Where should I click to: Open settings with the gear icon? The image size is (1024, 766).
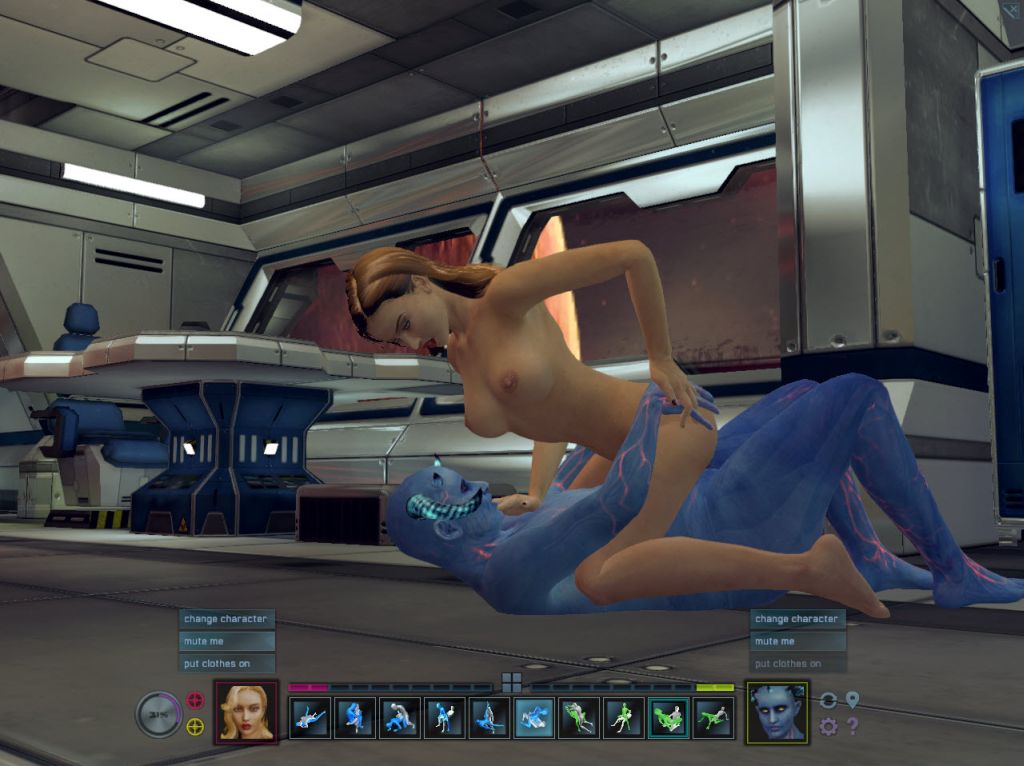coord(828,726)
